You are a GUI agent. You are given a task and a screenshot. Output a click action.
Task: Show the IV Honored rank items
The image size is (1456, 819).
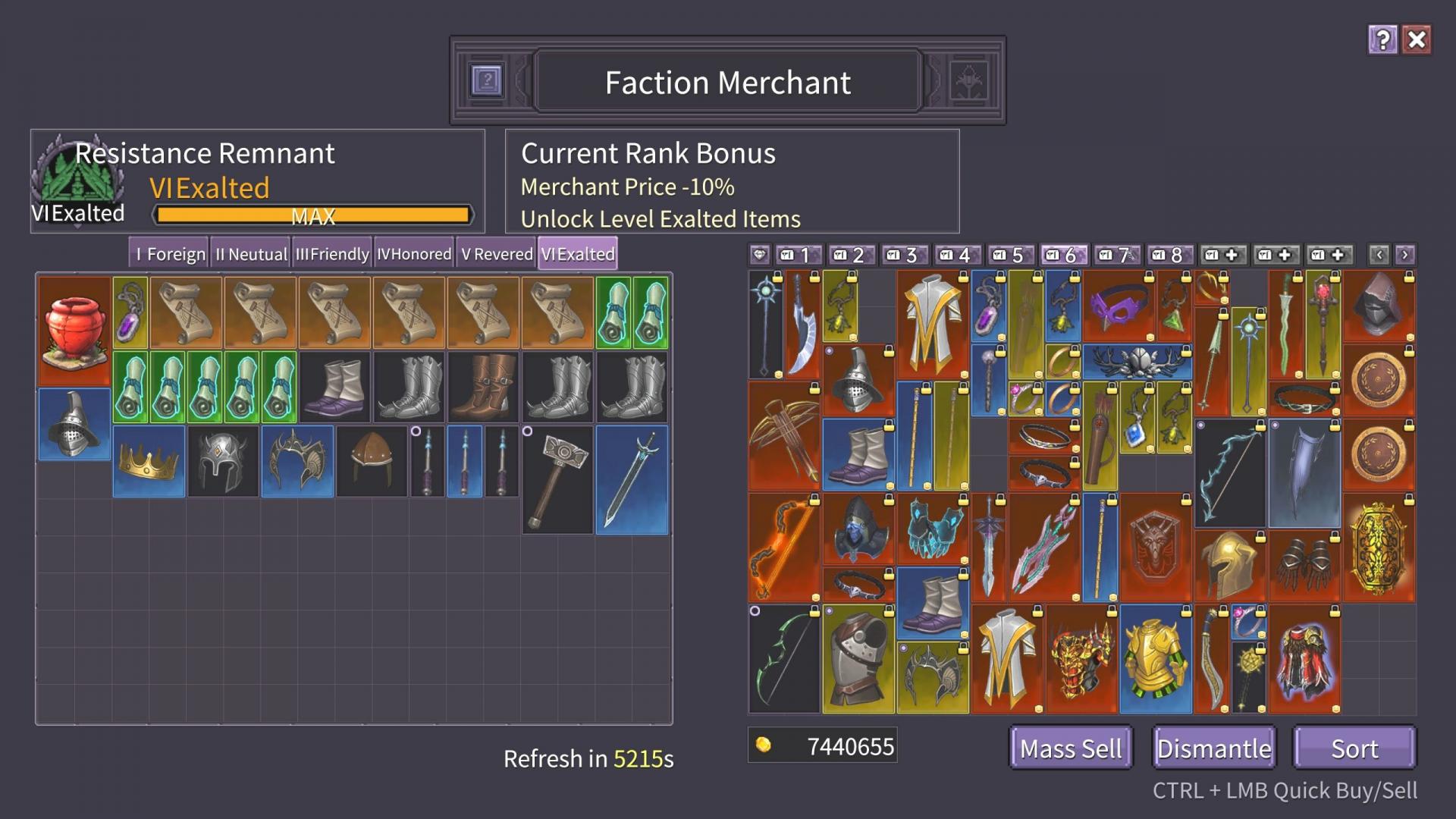(x=414, y=254)
